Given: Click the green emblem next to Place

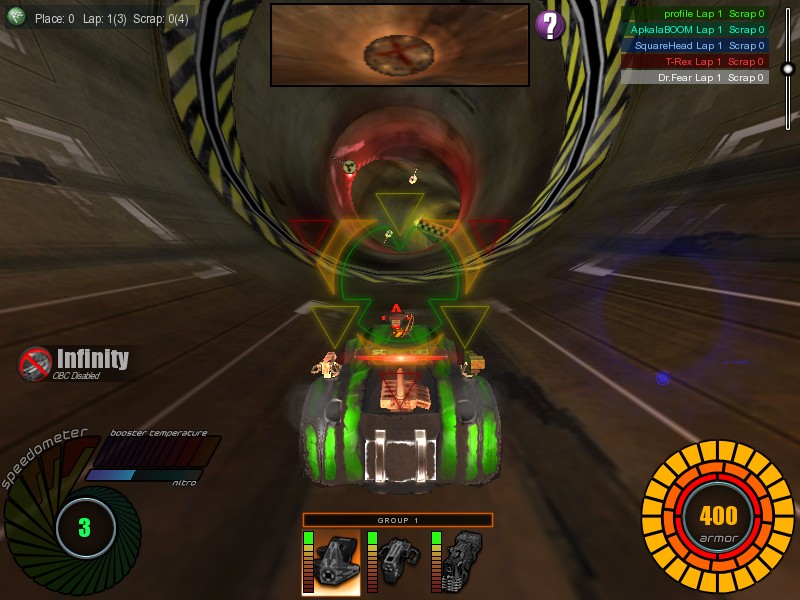Looking at the screenshot, I should coord(16,16).
